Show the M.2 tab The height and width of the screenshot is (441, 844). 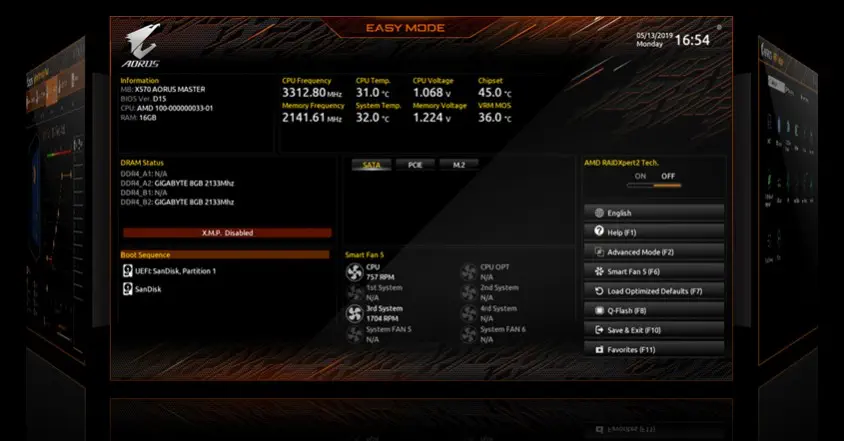pos(458,165)
